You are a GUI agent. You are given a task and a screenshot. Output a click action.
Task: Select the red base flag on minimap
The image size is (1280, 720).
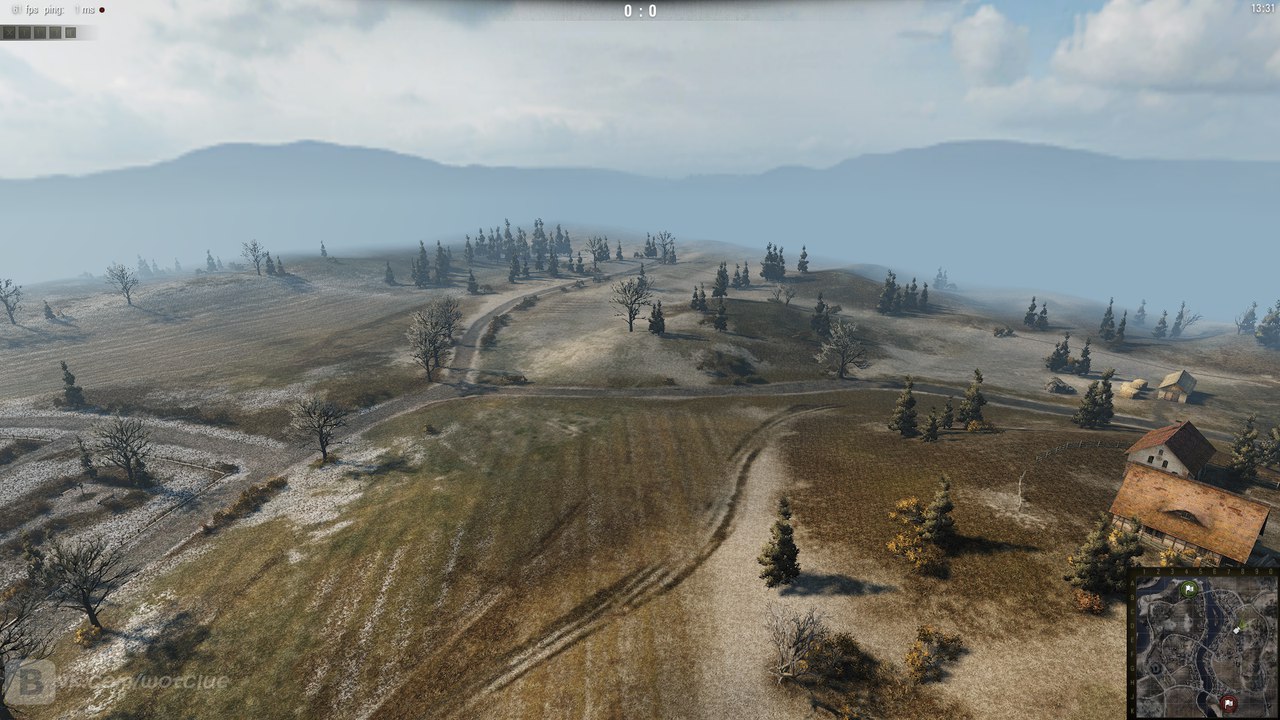[x=1227, y=703]
